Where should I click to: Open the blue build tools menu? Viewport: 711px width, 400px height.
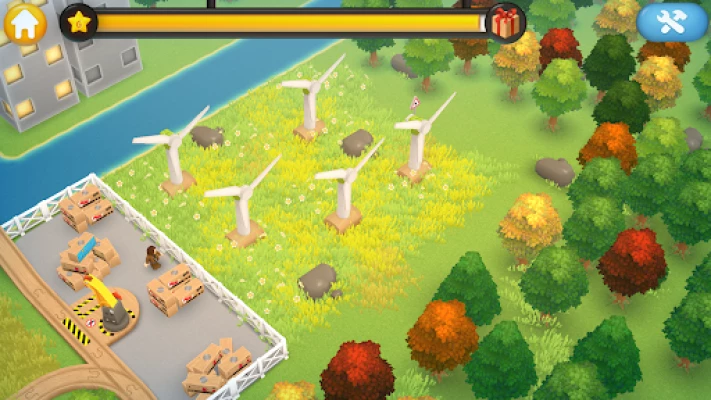[672, 23]
